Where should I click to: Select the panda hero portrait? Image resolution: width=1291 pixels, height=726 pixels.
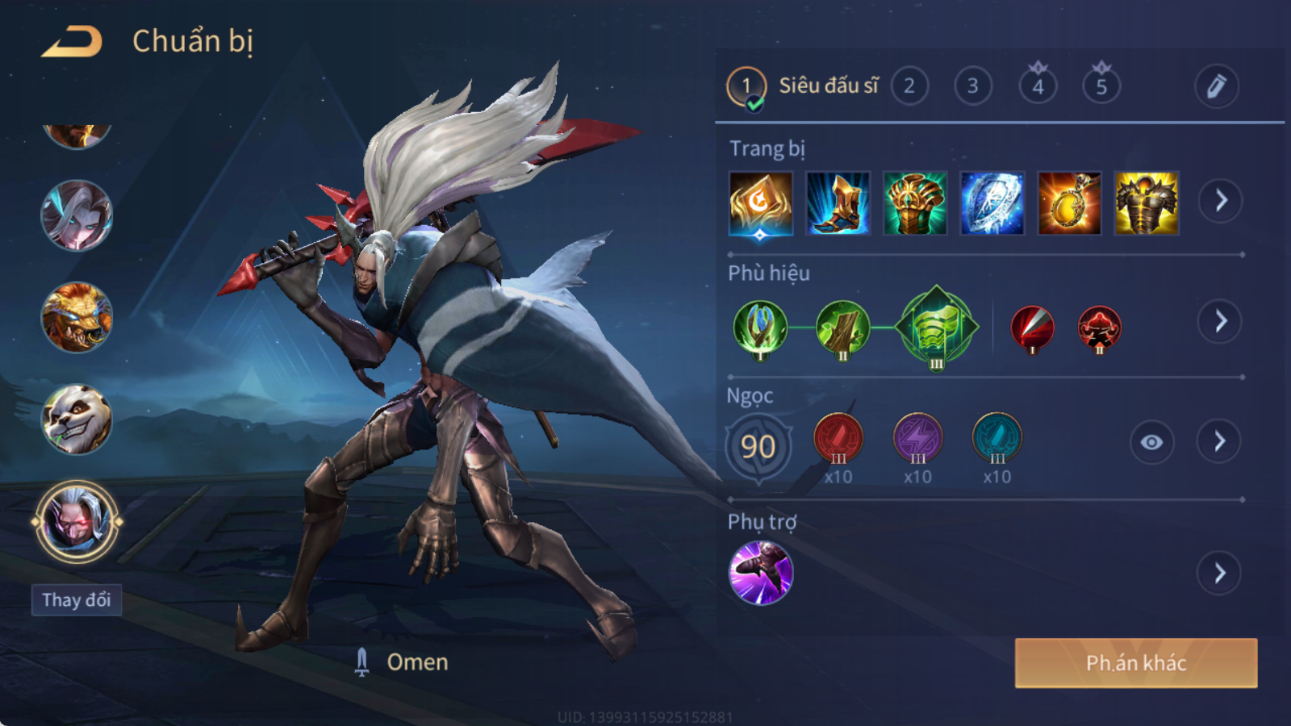click(76, 419)
